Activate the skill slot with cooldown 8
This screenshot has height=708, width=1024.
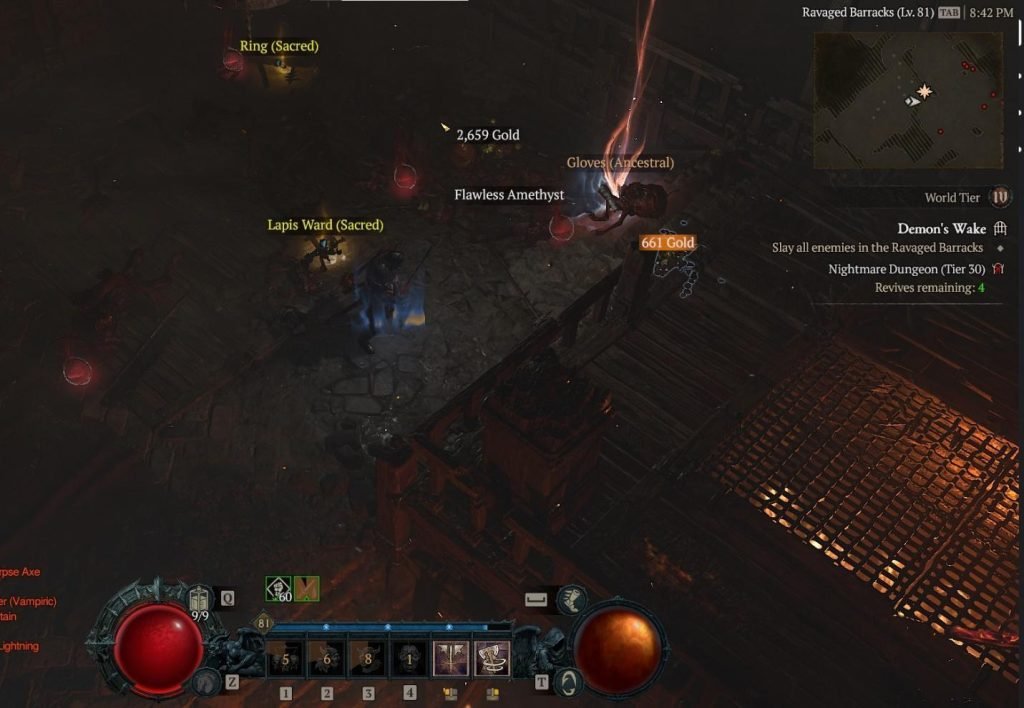[x=368, y=660]
